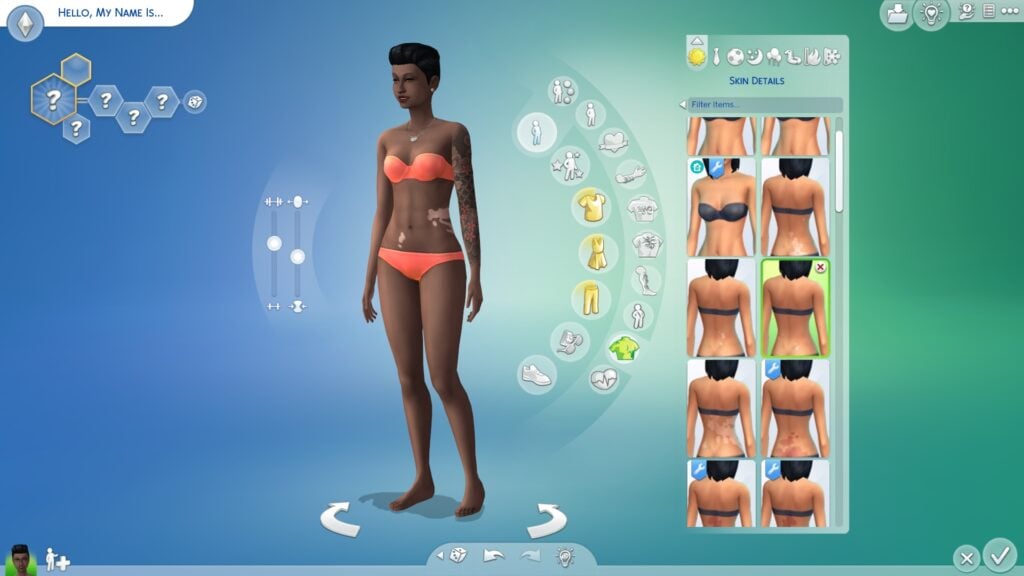Open the three-dots options menu
Screen dimensions: 1024x576
(1008, 11)
